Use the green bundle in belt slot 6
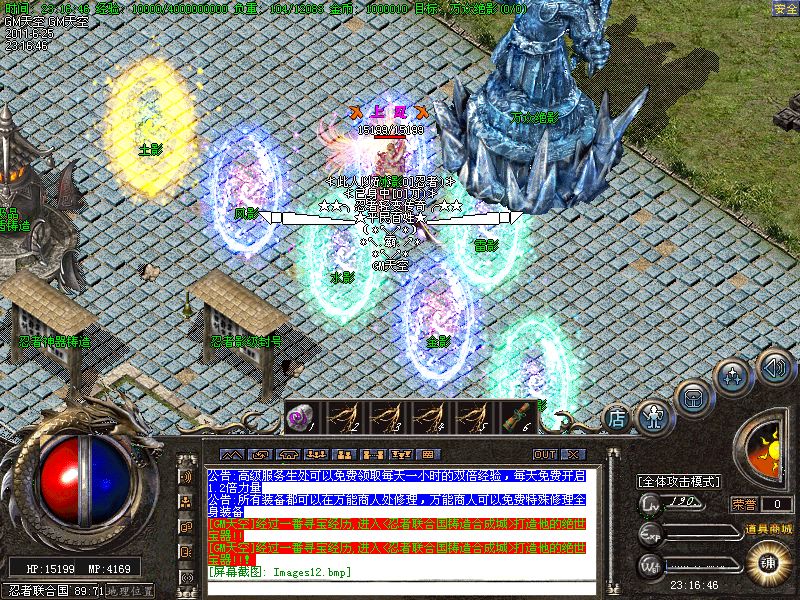The width and height of the screenshot is (800, 600). click(516, 417)
